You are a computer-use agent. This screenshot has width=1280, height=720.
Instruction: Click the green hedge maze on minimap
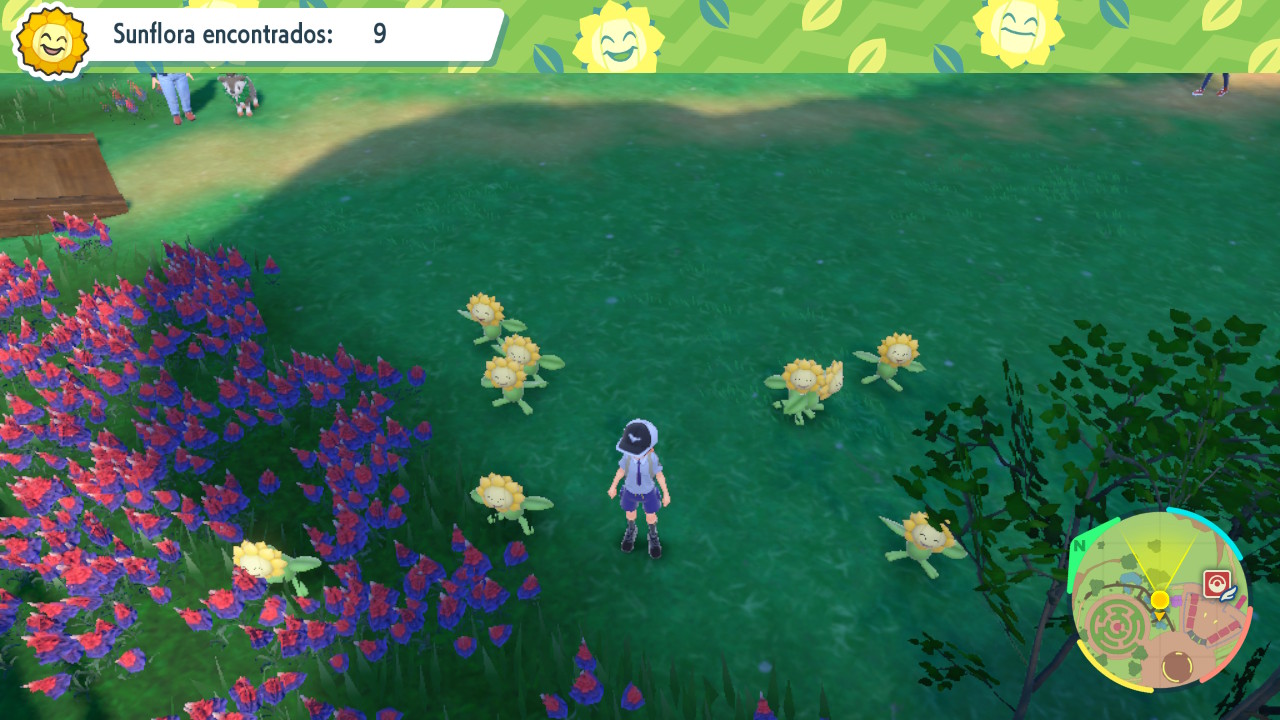[1117, 626]
